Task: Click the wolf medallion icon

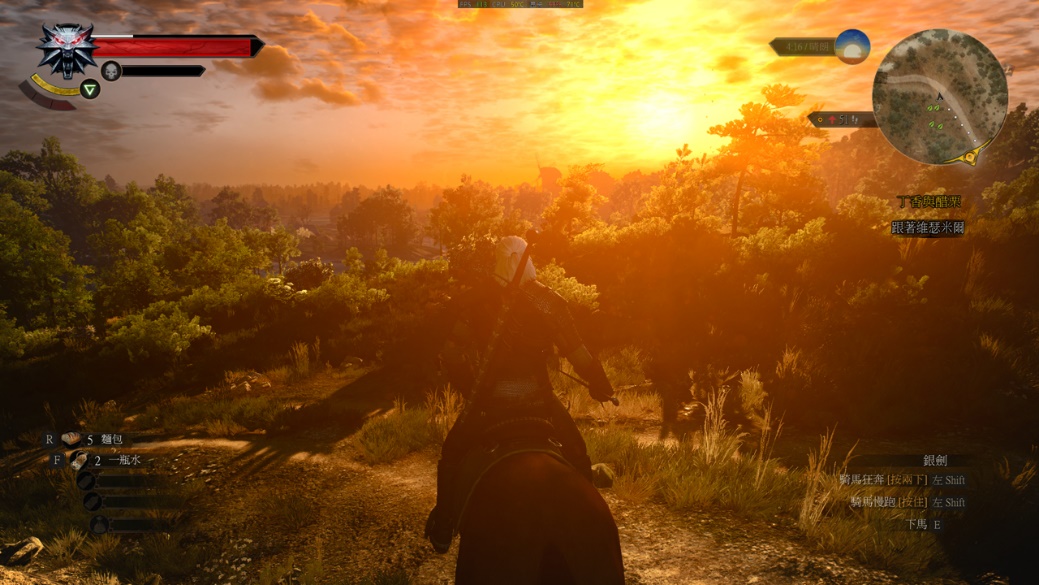Action: pyautogui.click(x=67, y=50)
